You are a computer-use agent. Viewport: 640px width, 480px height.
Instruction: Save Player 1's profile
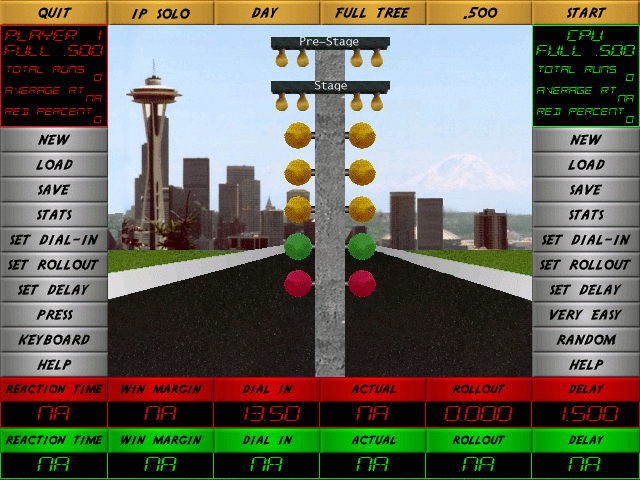[54, 190]
